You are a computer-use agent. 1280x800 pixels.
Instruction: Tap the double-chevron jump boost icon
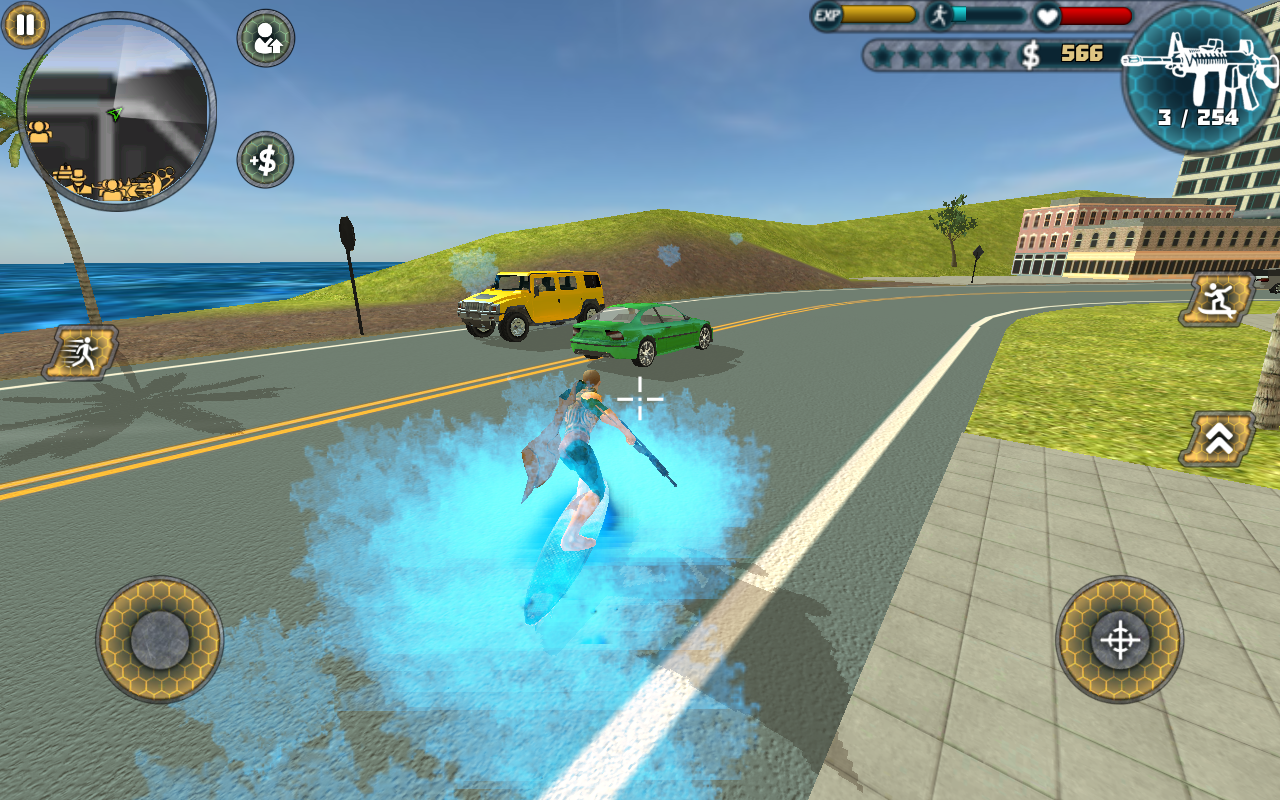1216,440
